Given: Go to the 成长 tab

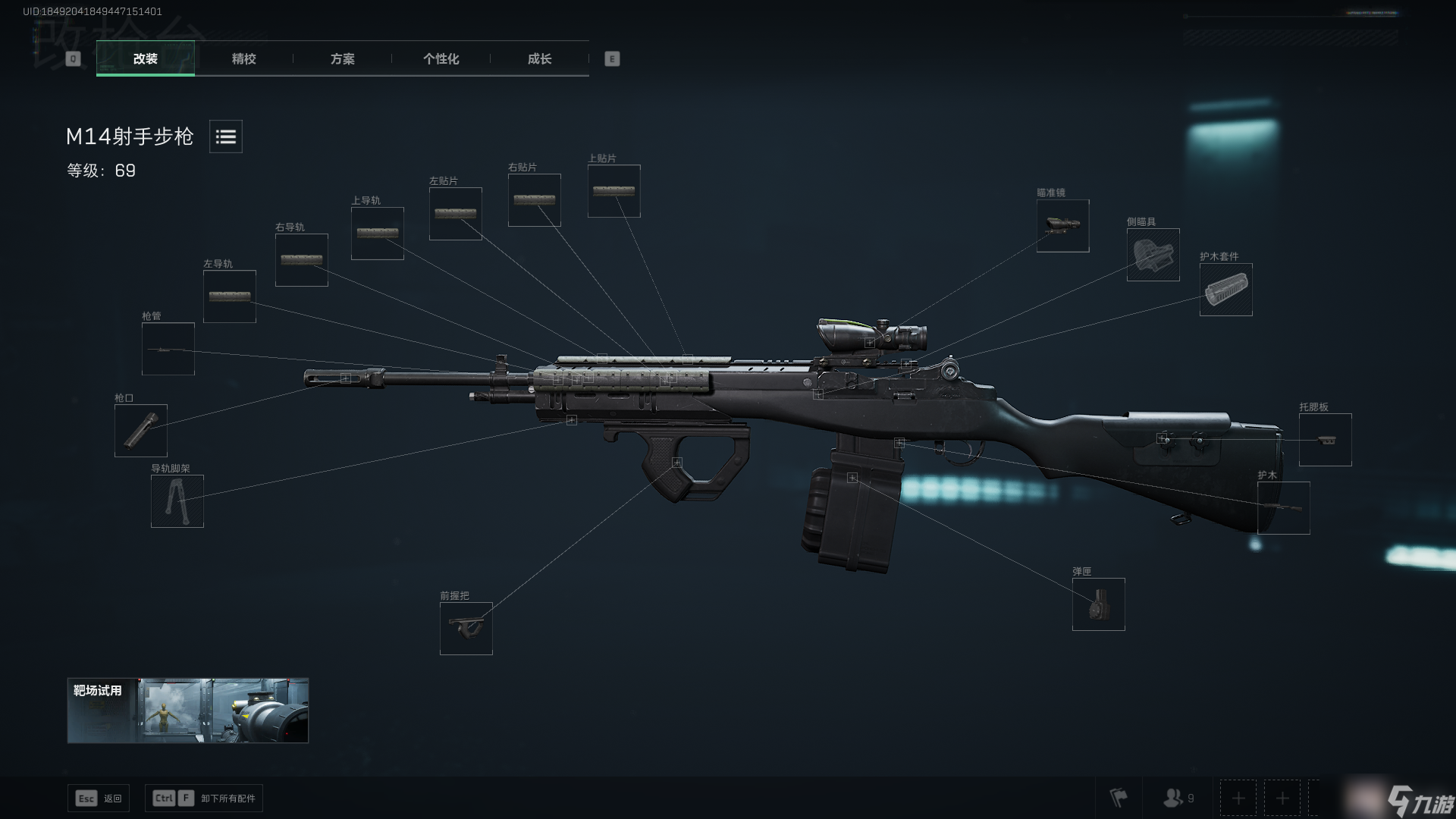Looking at the screenshot, I should click(539, 59).
